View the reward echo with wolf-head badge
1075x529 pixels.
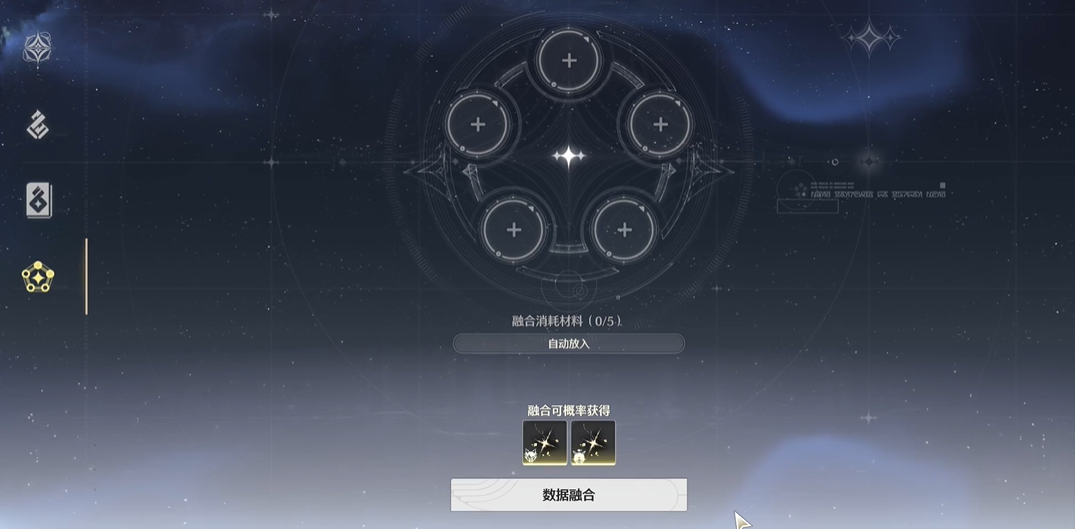pyautogui.click(x=545, y=442)
